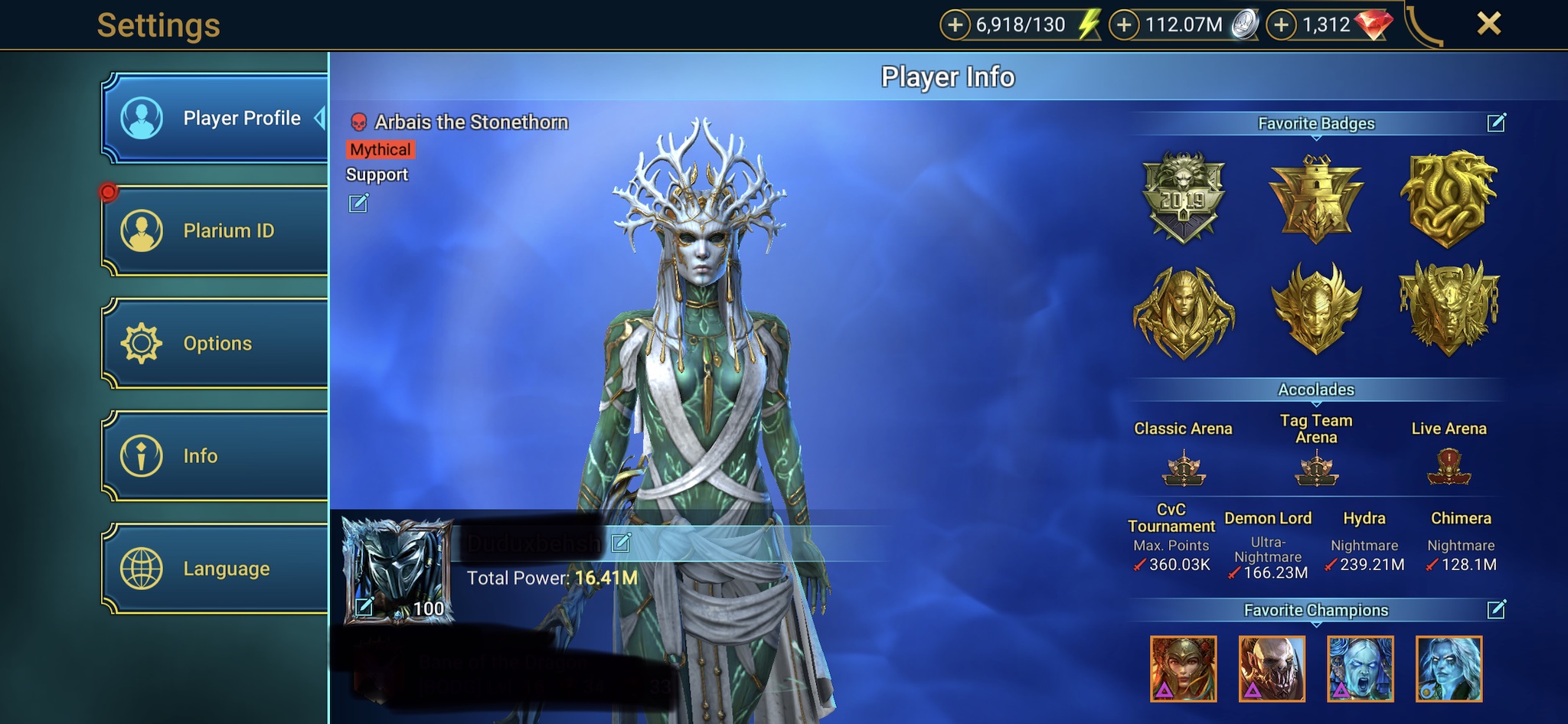Edit the Favorite Badges selection
This screenshot has width=1568, height=724.
(x=1496, y=122)
